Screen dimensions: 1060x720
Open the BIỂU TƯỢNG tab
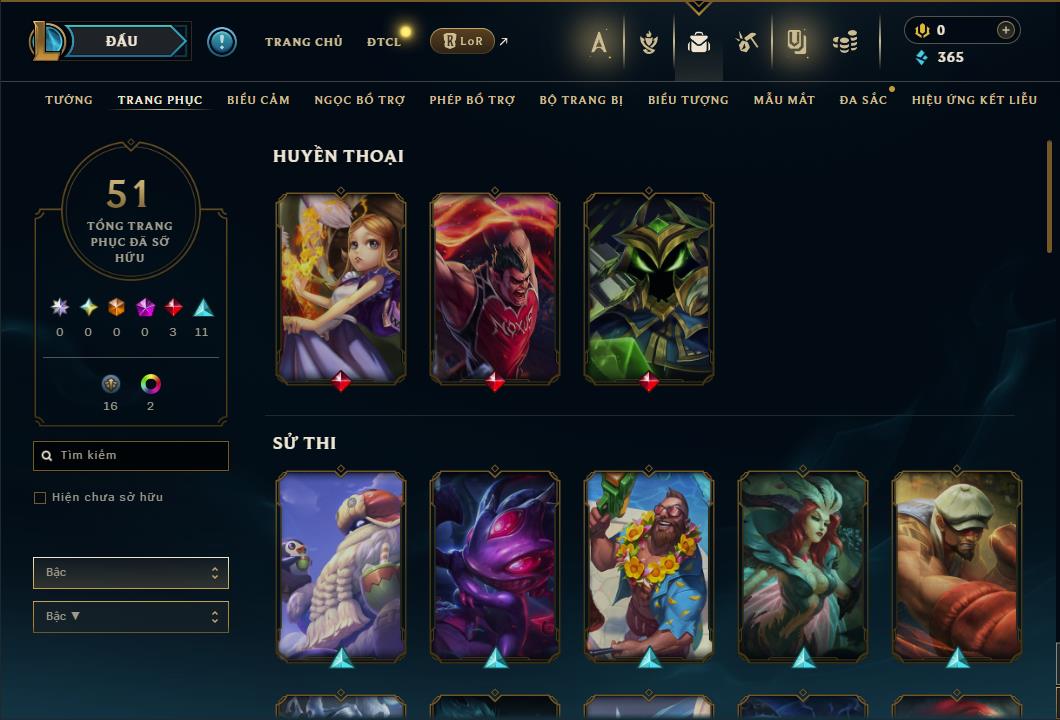pyautogui.click(x=688, y=100)
